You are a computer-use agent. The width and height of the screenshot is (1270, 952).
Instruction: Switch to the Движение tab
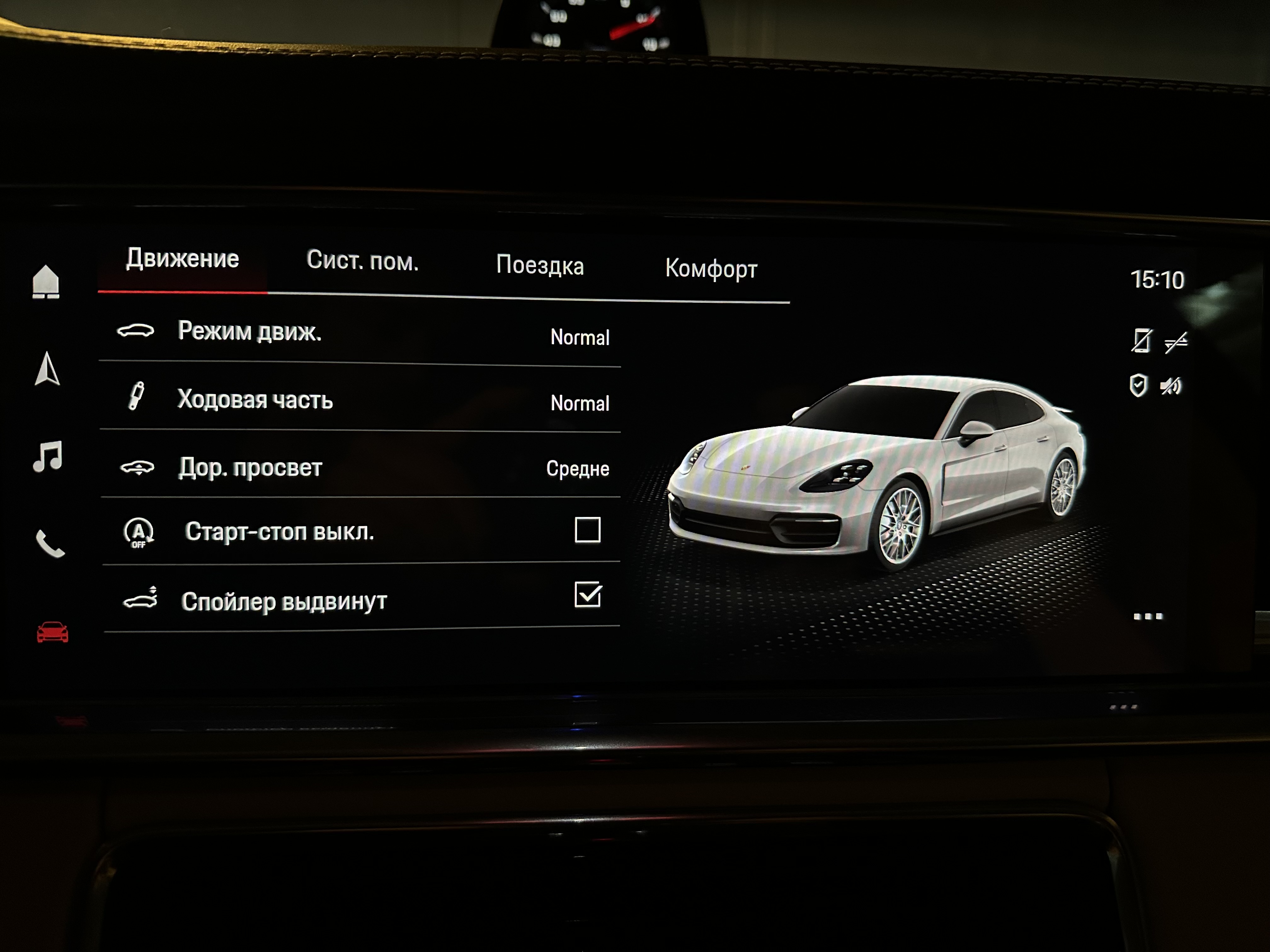[183, 259]
